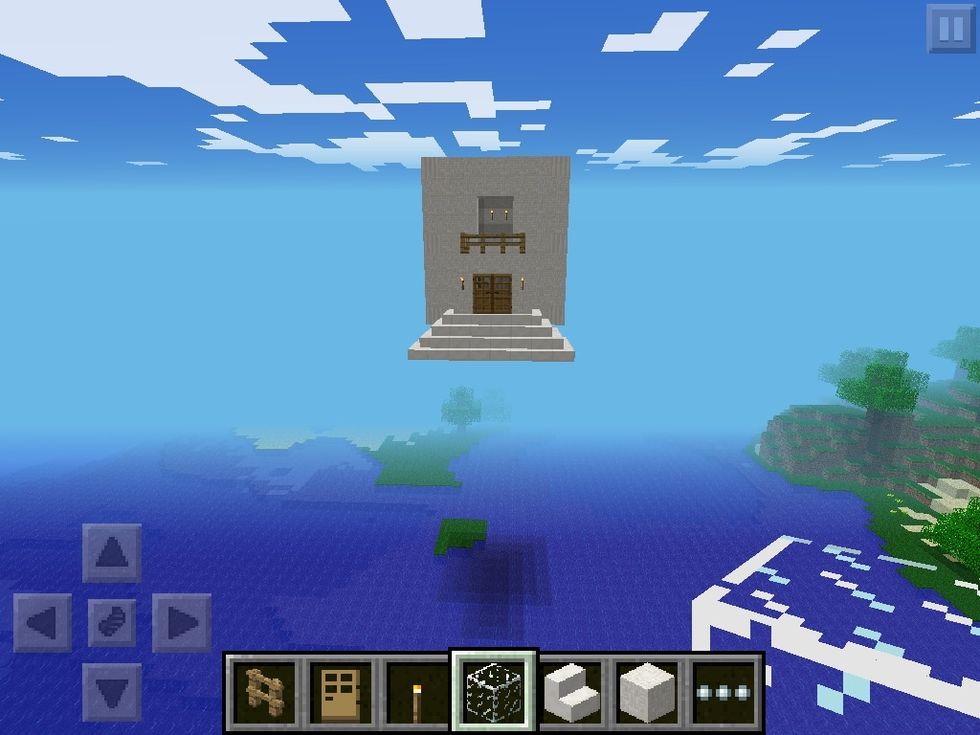Viewport: 980px width, 735px height.
Task: Tap the D-pad down arrow
Action: tap(112, 692)
